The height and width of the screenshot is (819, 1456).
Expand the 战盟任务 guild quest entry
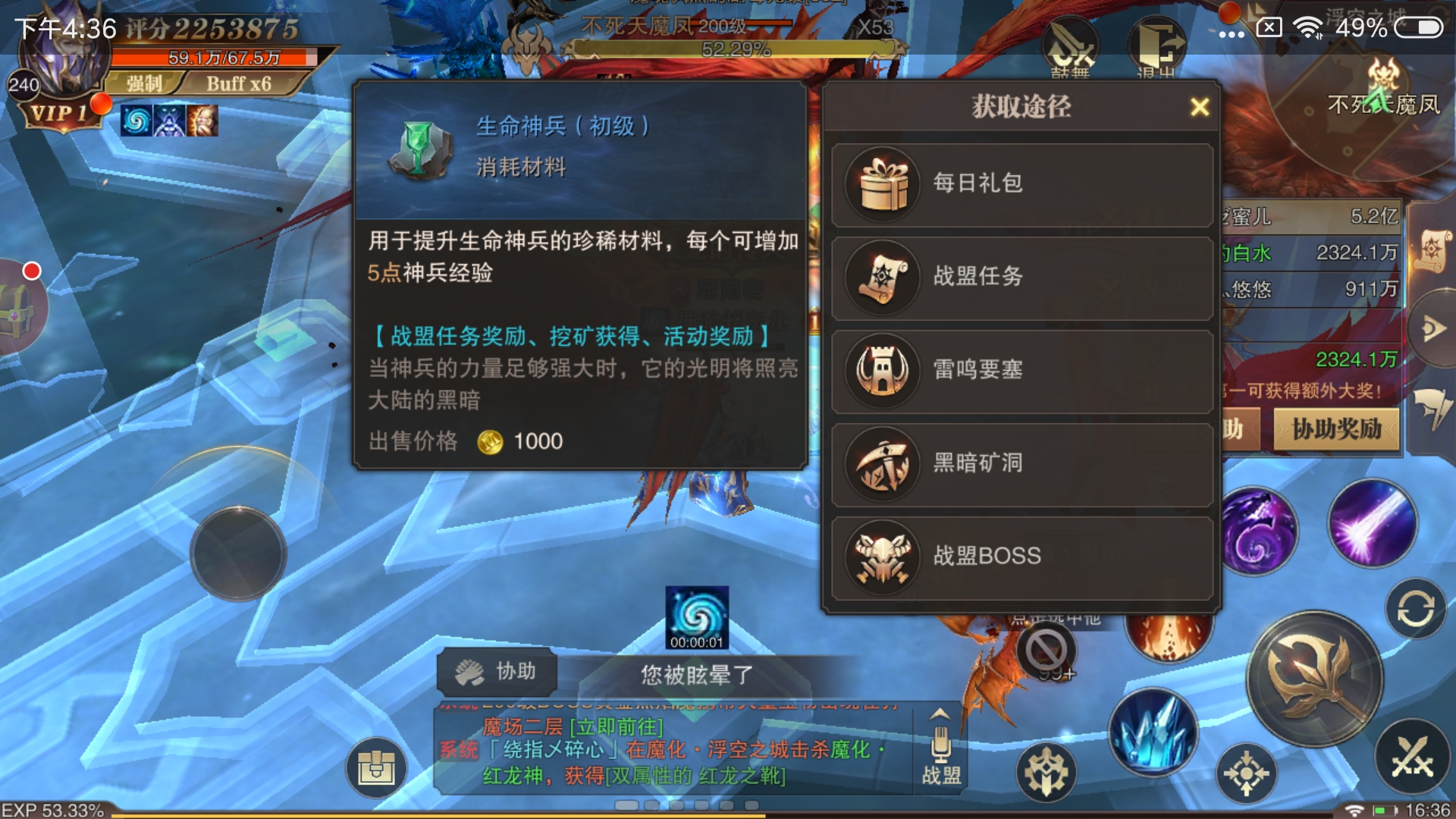[1020, 278]
